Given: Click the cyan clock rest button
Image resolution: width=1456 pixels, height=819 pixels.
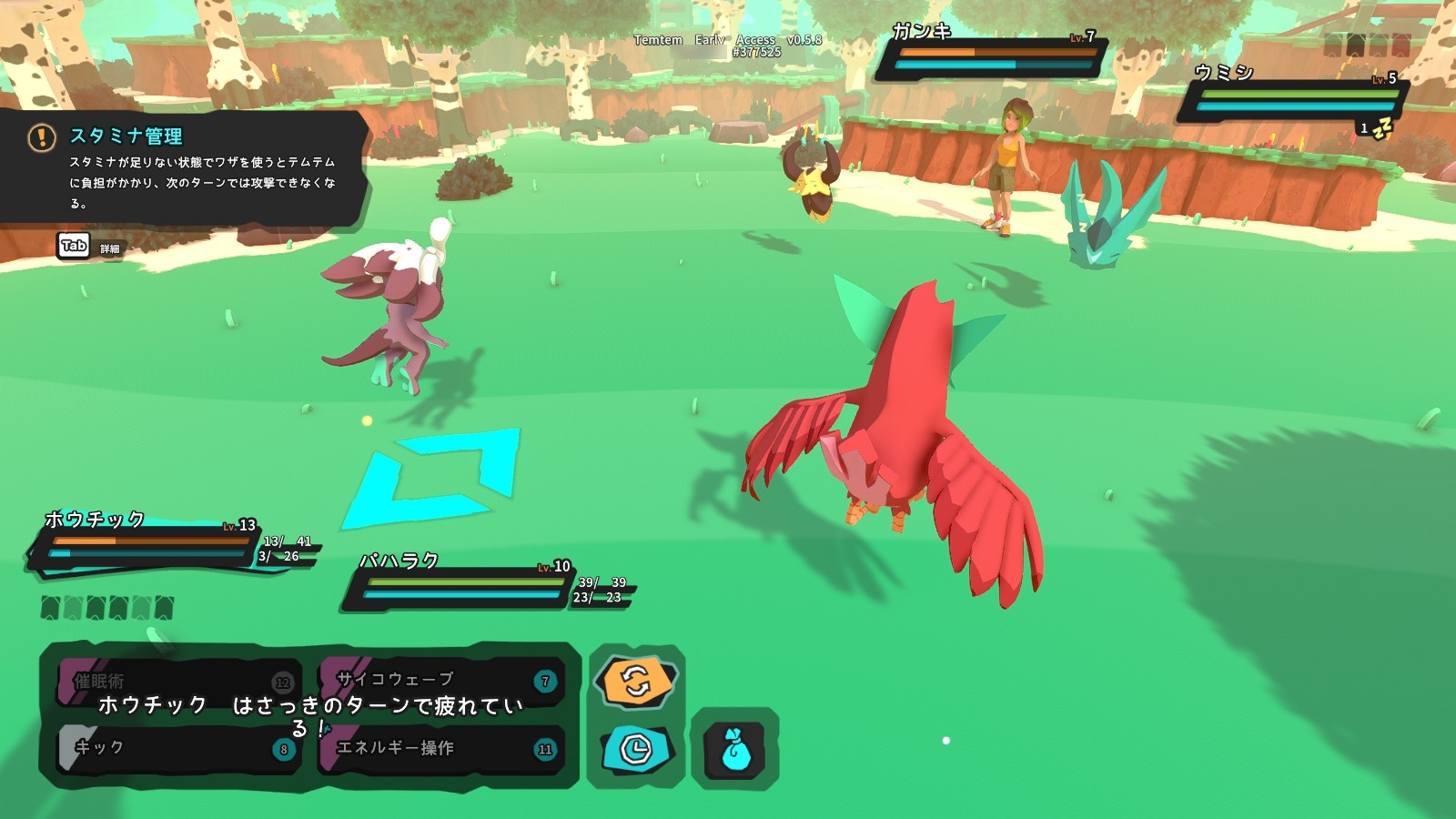Looking at the screenshot, I should click(636, 749).
